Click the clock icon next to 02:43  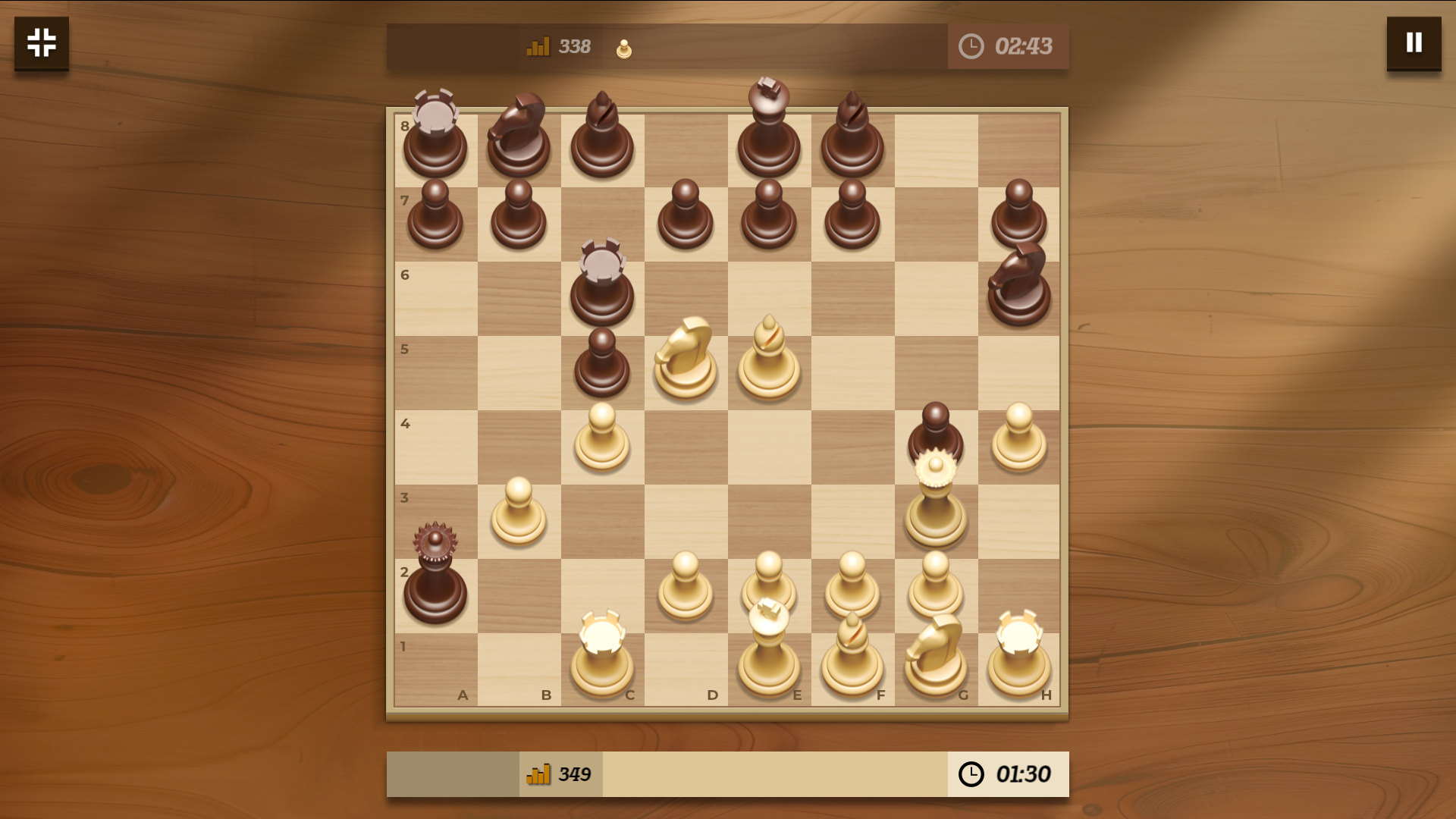pos(971,46)
